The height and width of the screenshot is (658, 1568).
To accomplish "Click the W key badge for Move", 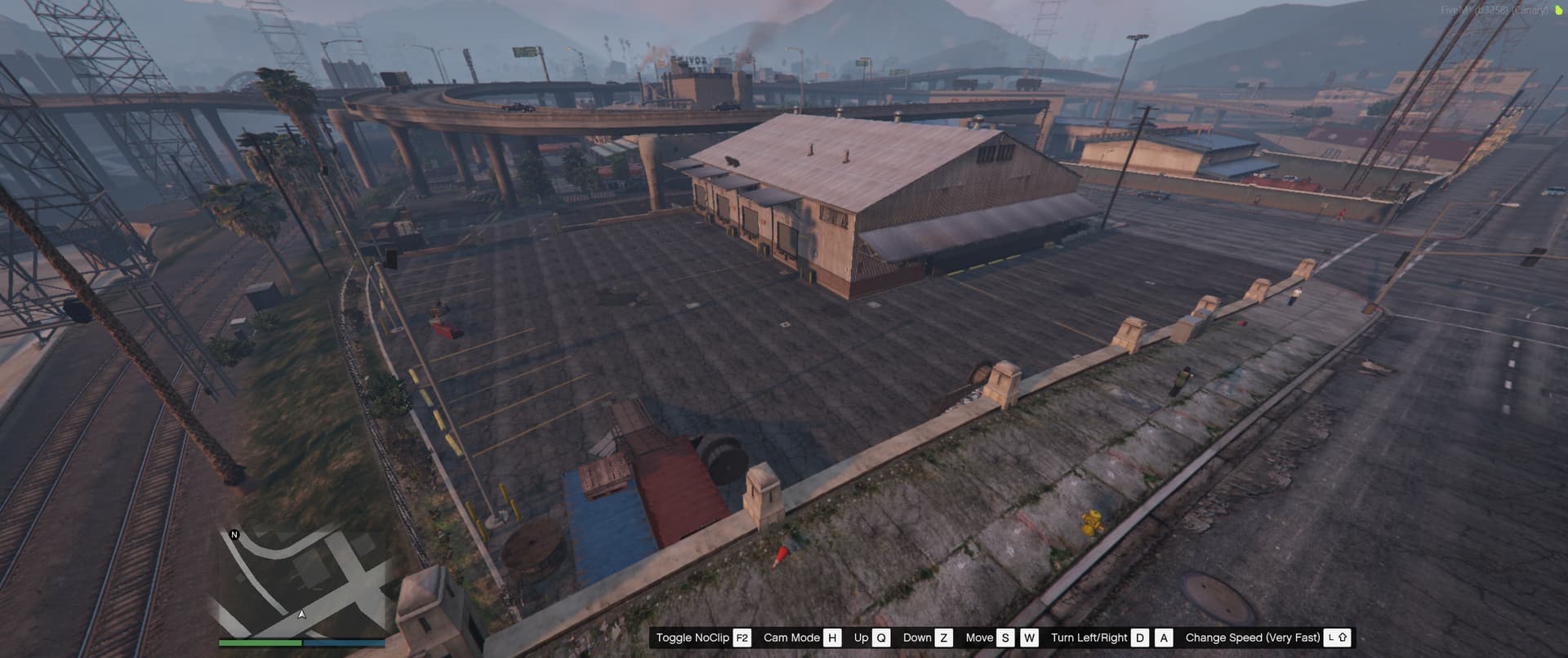I will 1030,638.
